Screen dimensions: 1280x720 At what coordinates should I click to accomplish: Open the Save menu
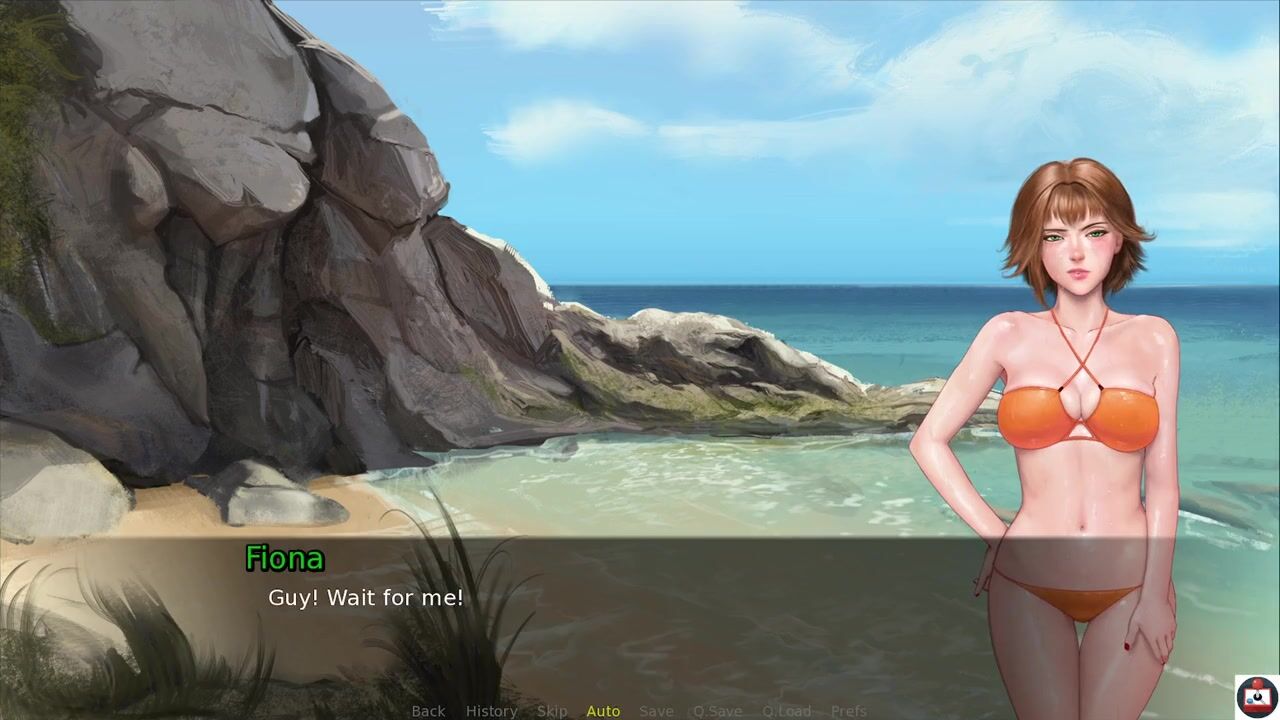click(x=656, y=711)
